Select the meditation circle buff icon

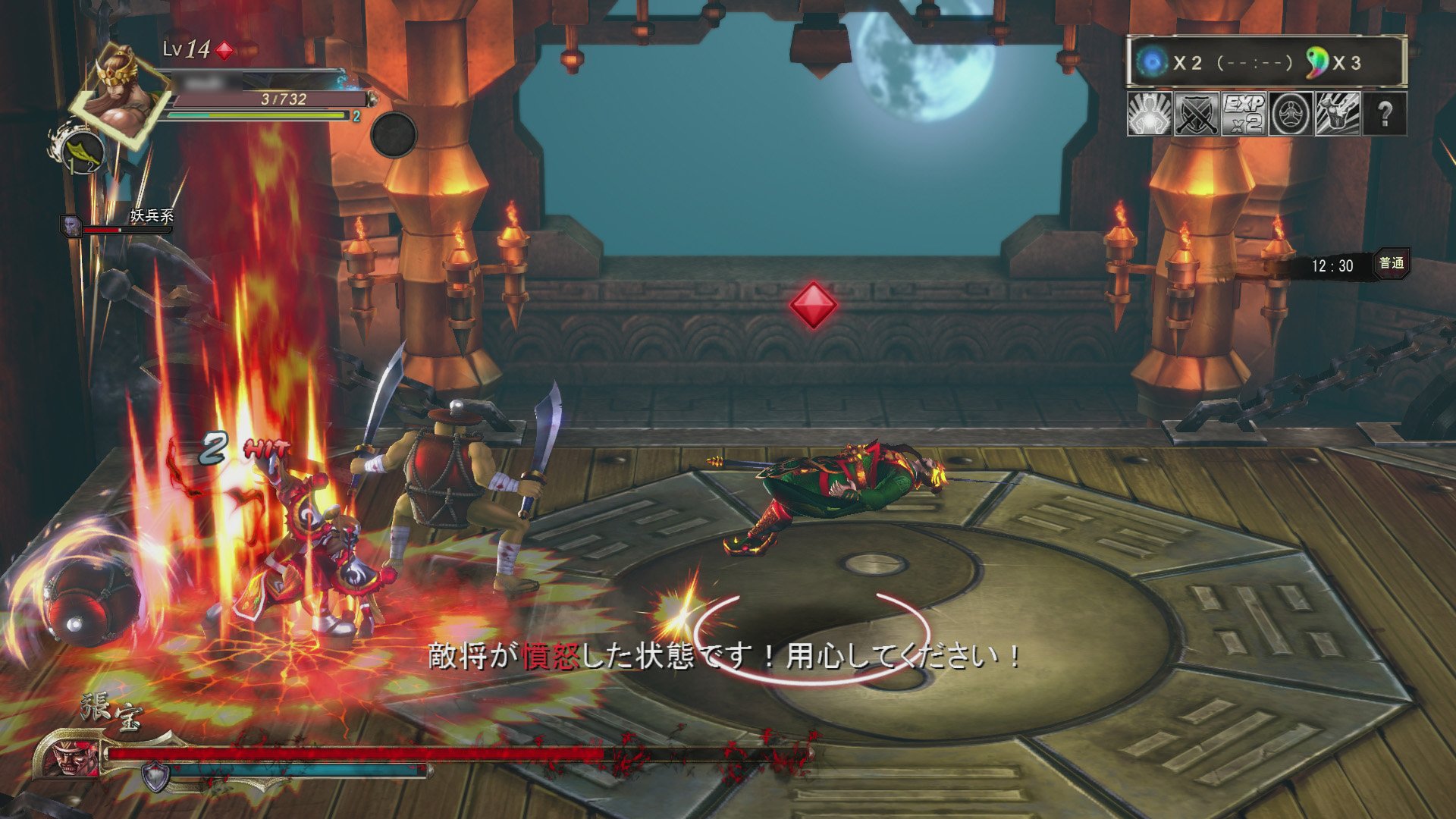pyautogui.click(x=1291, y=115)
